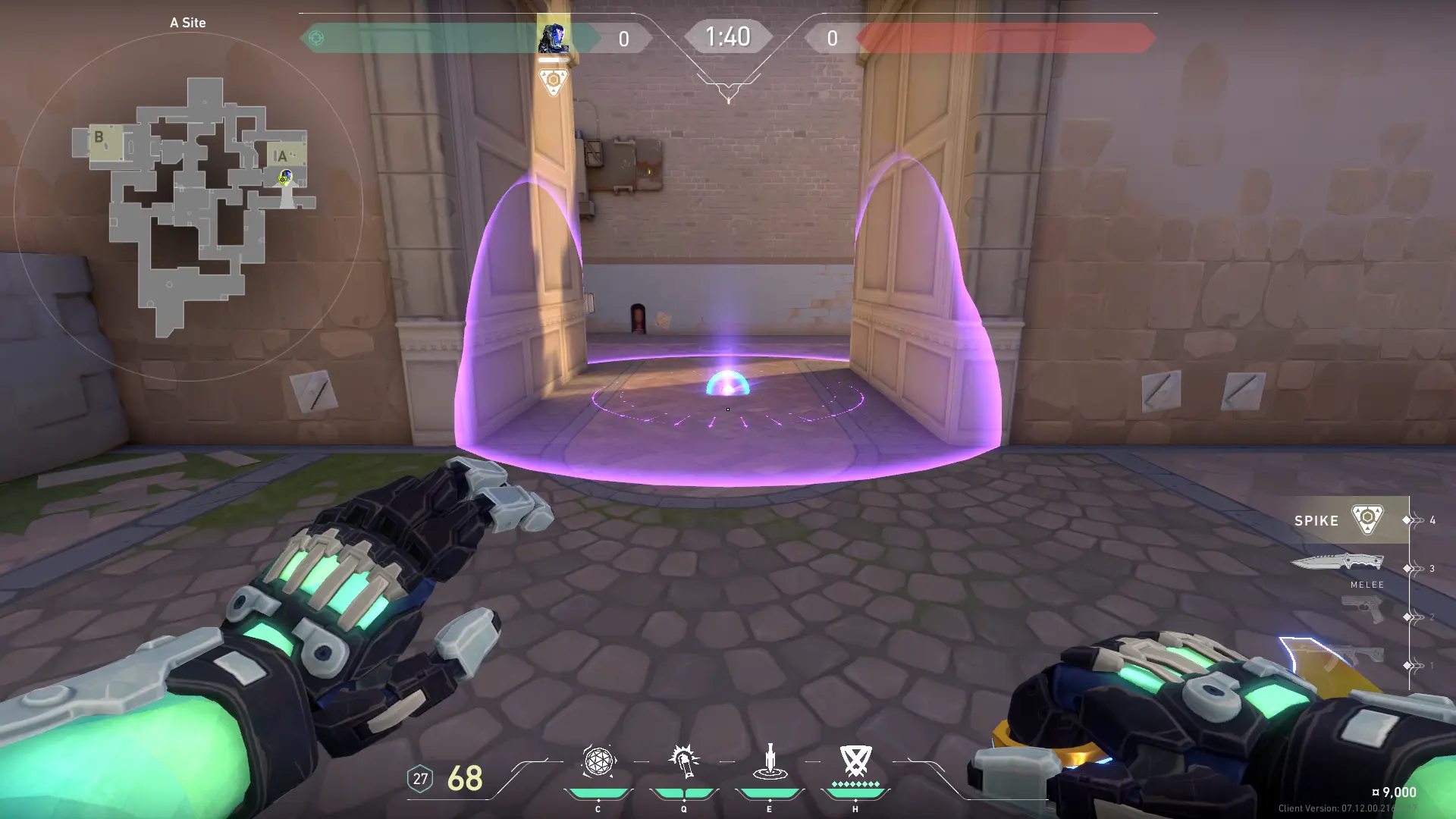Select the B site label on the minimap
This screenshot has height=819, width=1456.
pos(99,137)
